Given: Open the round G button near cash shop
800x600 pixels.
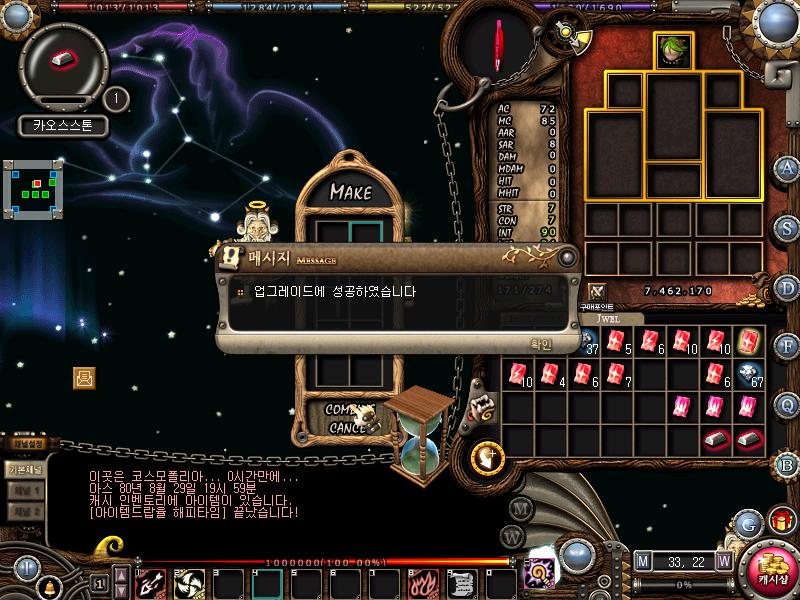Looking at the screenshot, I should point(746,523).
